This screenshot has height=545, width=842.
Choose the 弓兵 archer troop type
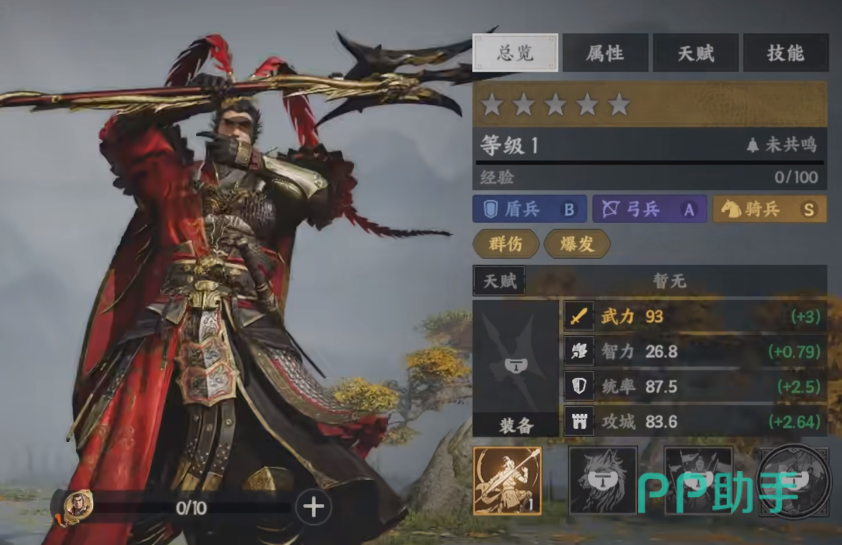(x=649, y=209)
